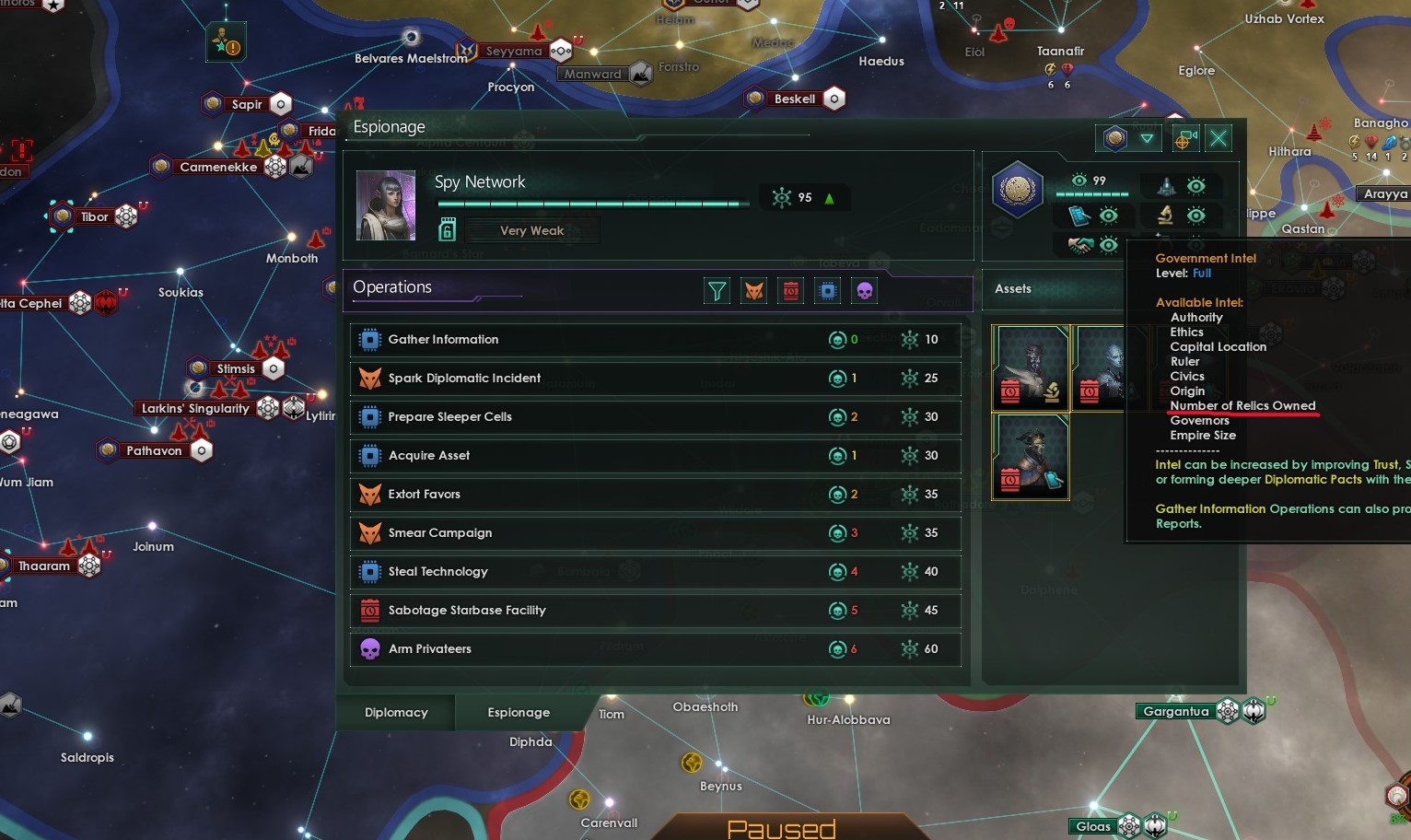The height and width of the screenshot is (840, 1411).
Task: Click the microscope technology intel icon
Action: click(x=1166, y=216)
